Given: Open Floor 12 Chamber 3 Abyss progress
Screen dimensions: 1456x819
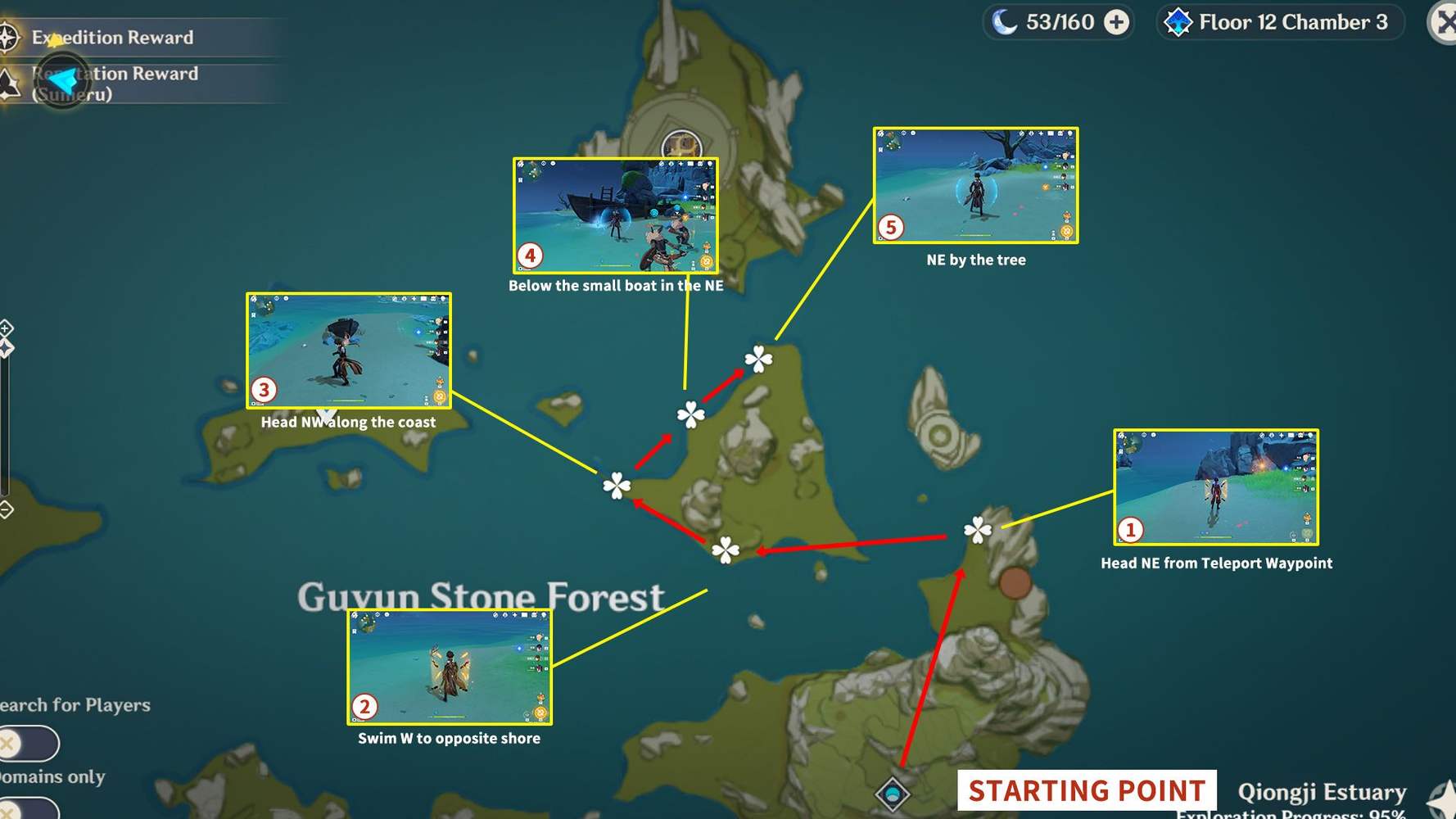Looking at the screenshot, I should [x=1278, y=22].
